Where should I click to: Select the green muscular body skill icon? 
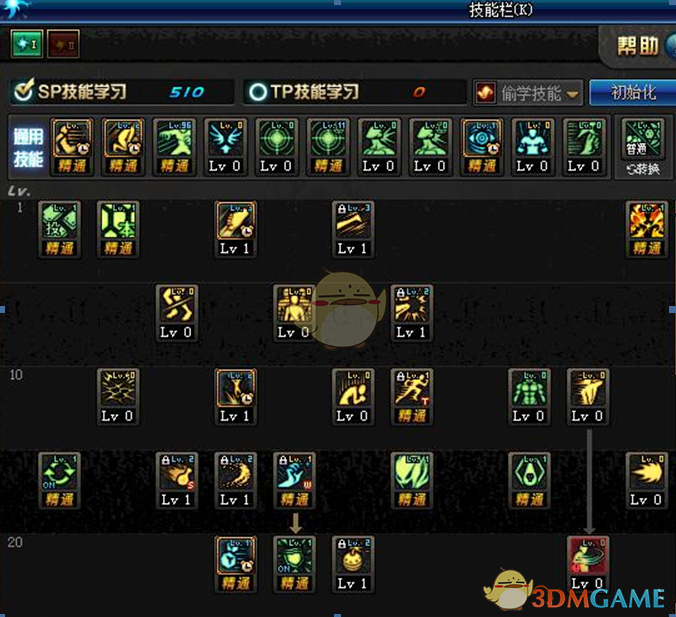529,388
